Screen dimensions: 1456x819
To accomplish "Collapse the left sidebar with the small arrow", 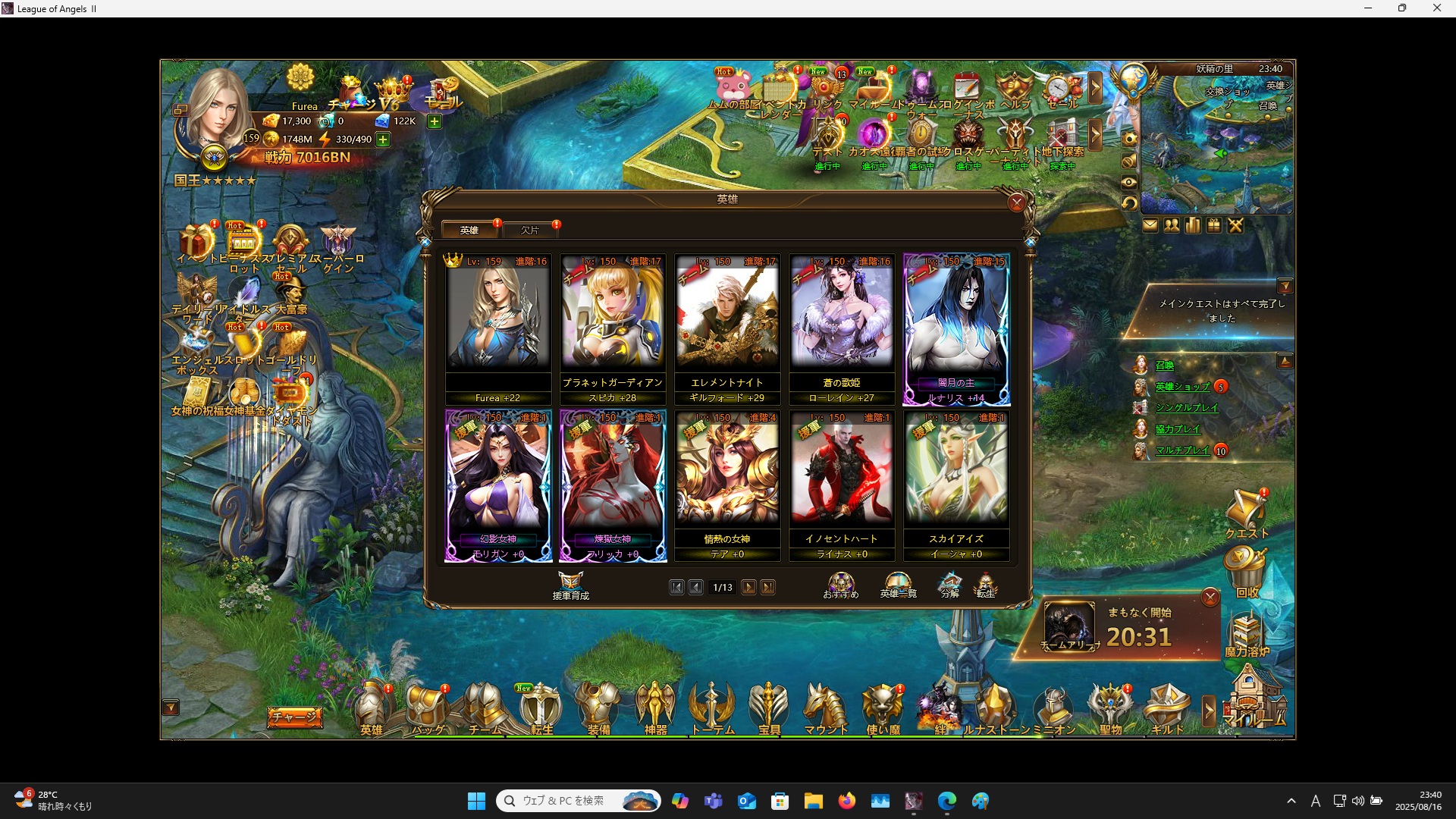I will coord(172,708).
